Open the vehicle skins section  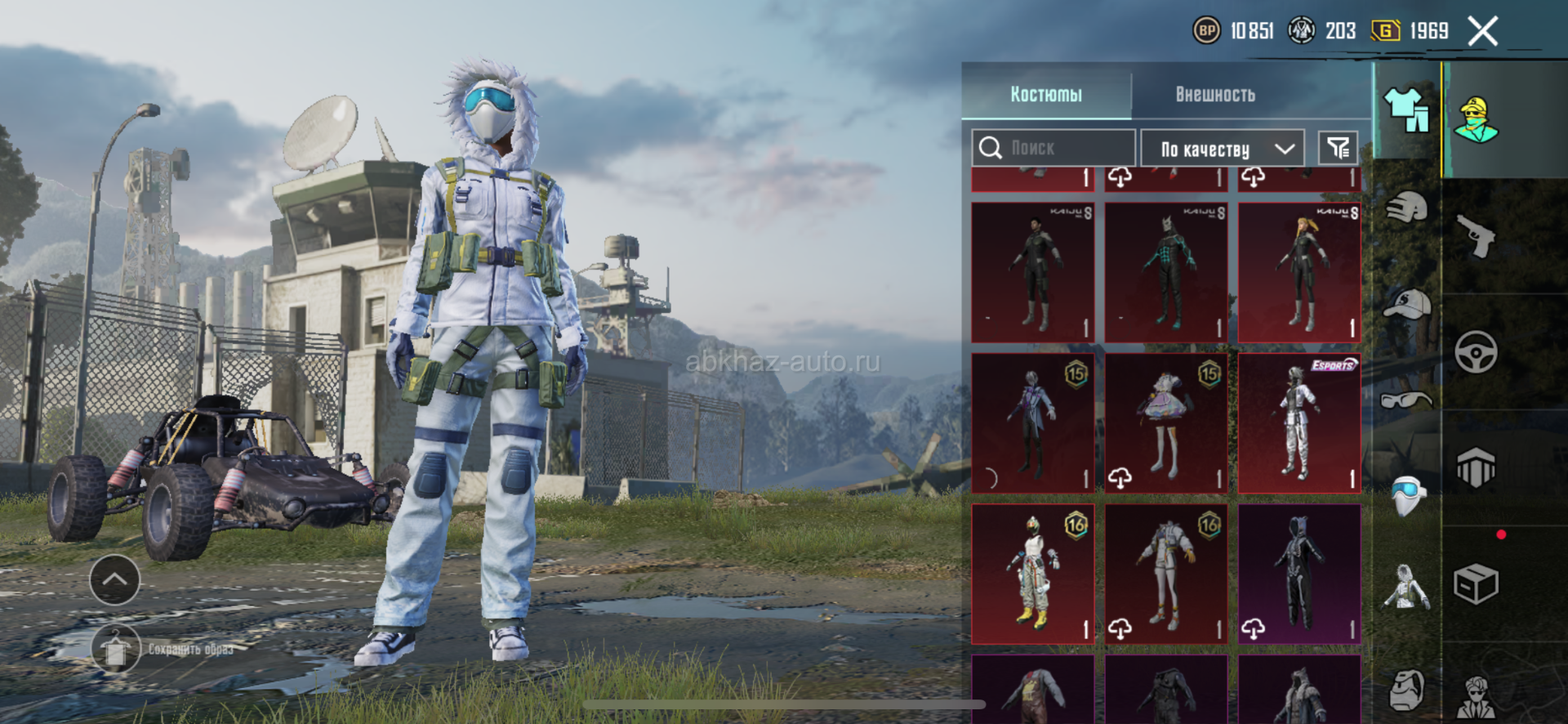(1477, 352)
